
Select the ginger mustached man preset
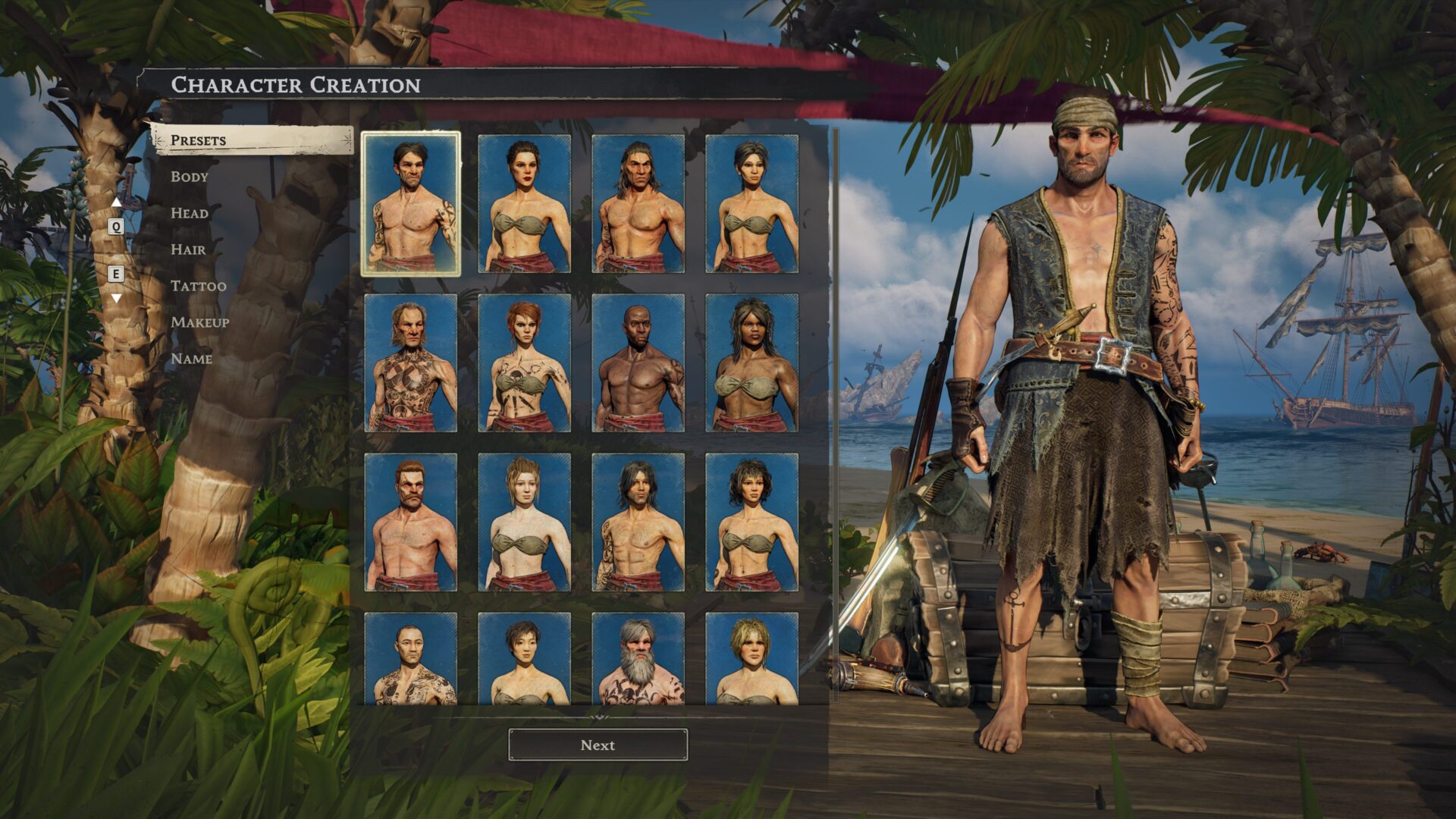coord(410,522)
